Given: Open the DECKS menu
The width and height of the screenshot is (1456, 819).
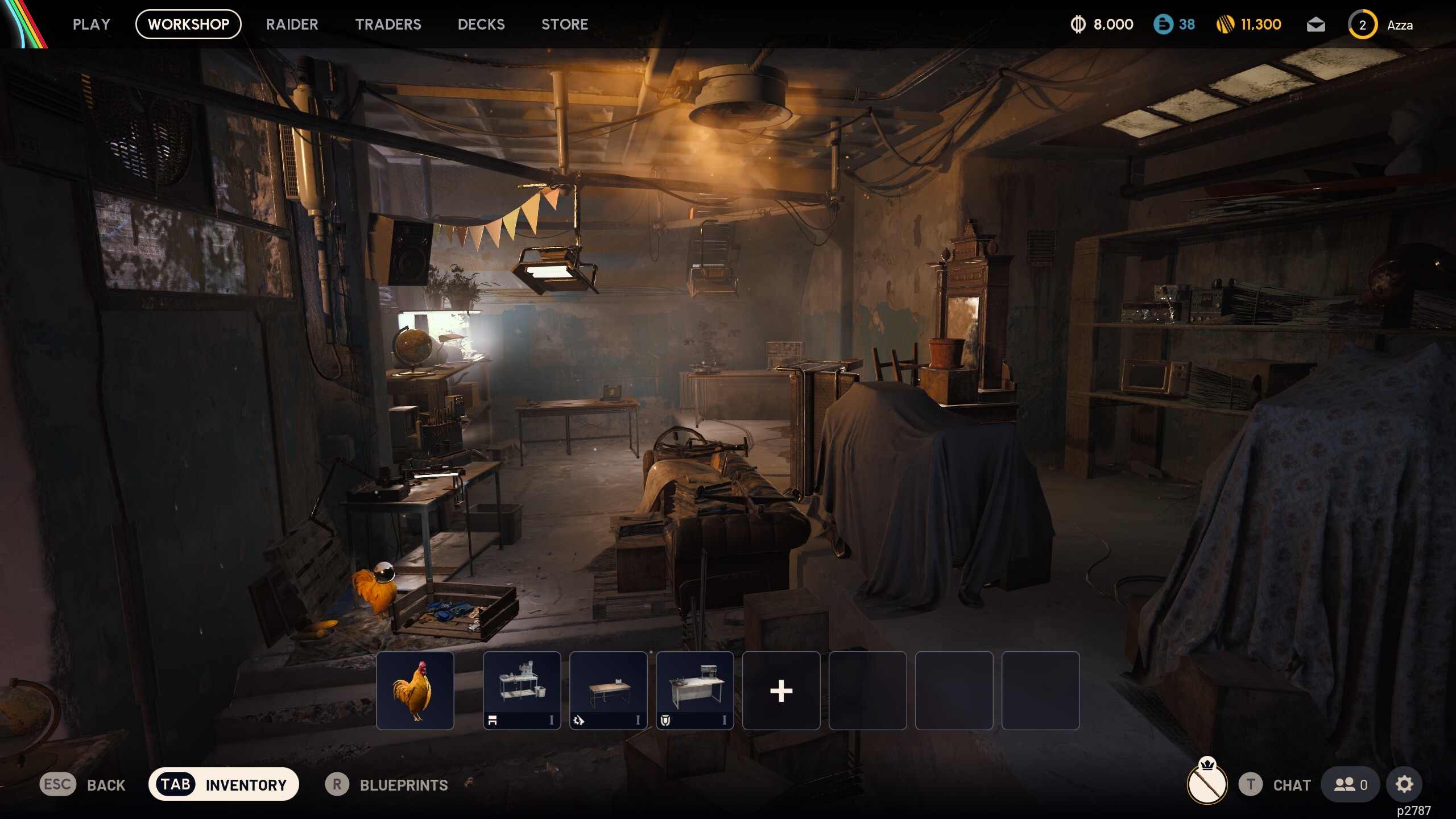Looking at the screenshot, I should click(481, 24).
